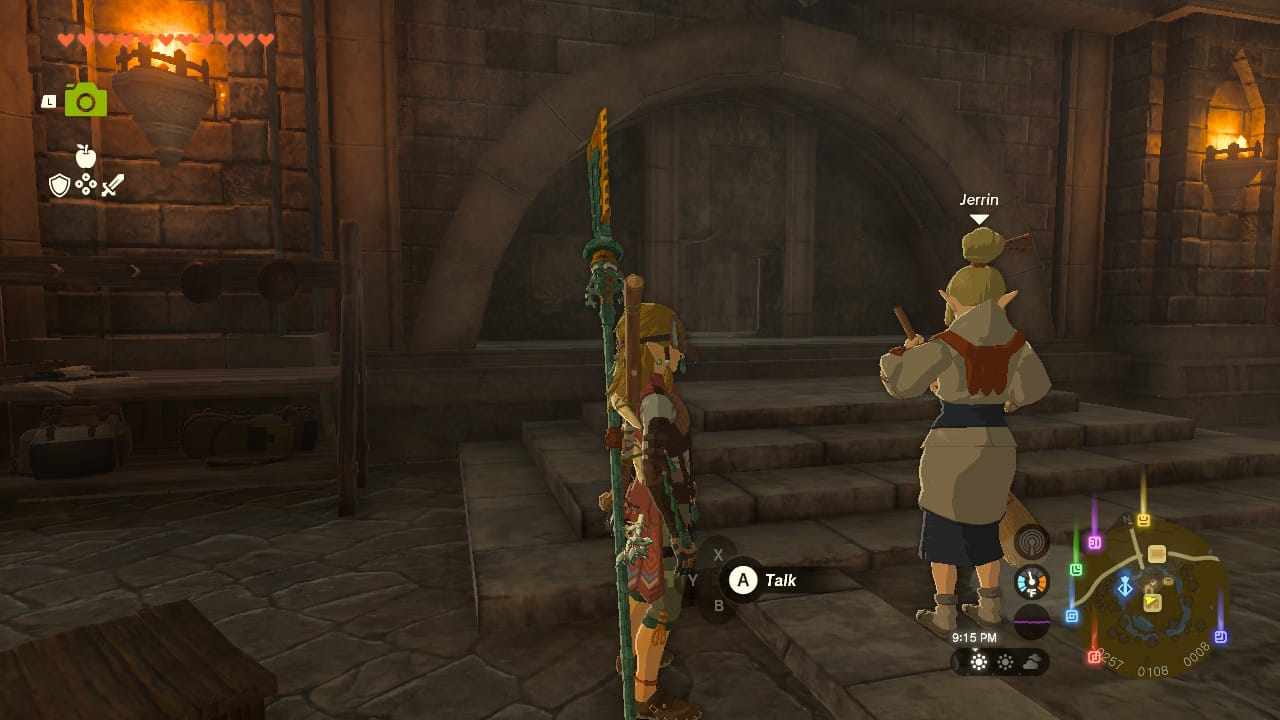Screen dimensions: 1280x720
Task: Select the Talk prompt for Jerrin
Action: 766,580
